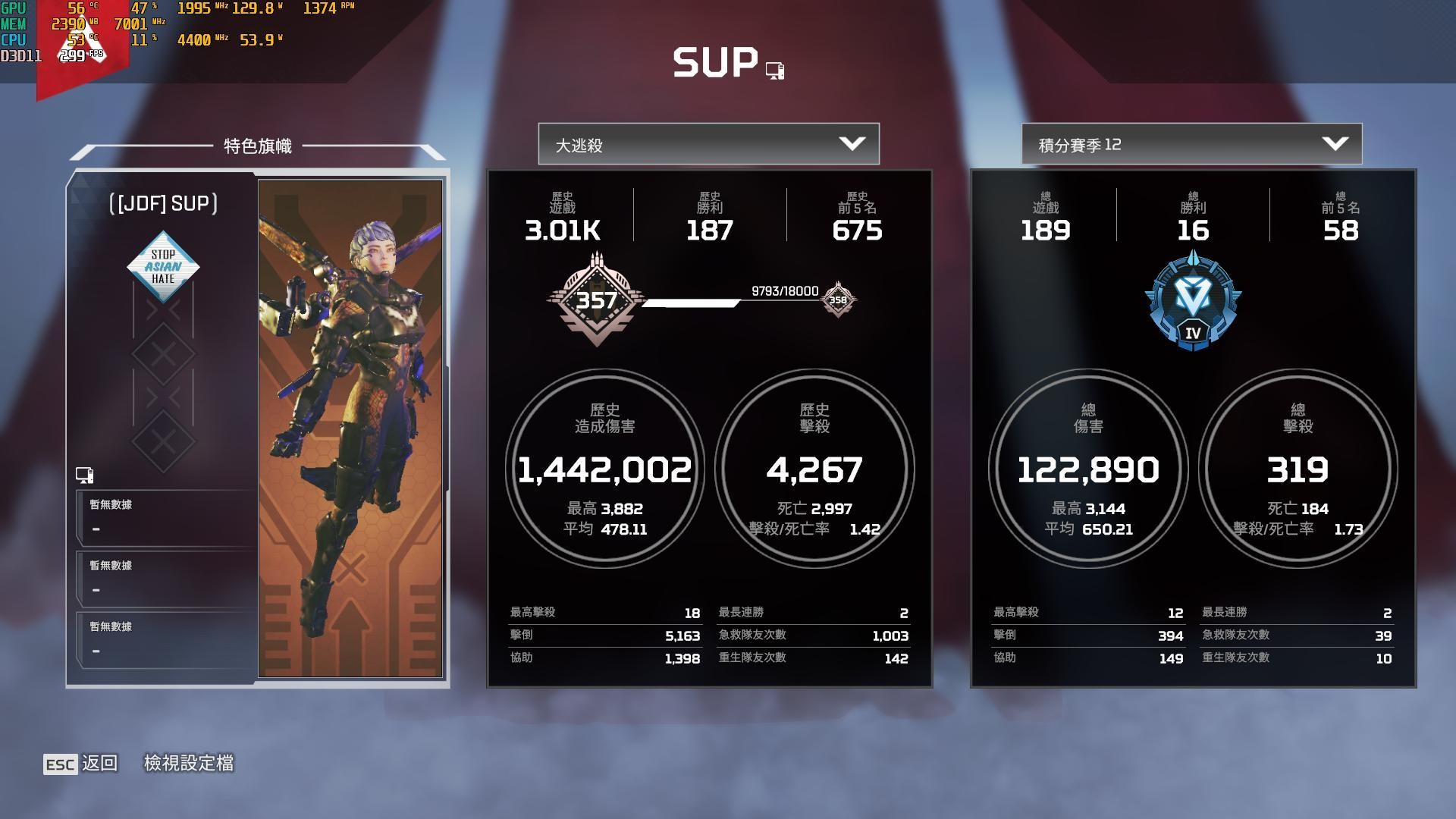
Task: Click the level 358 next-level emblem
Action: 837,300
